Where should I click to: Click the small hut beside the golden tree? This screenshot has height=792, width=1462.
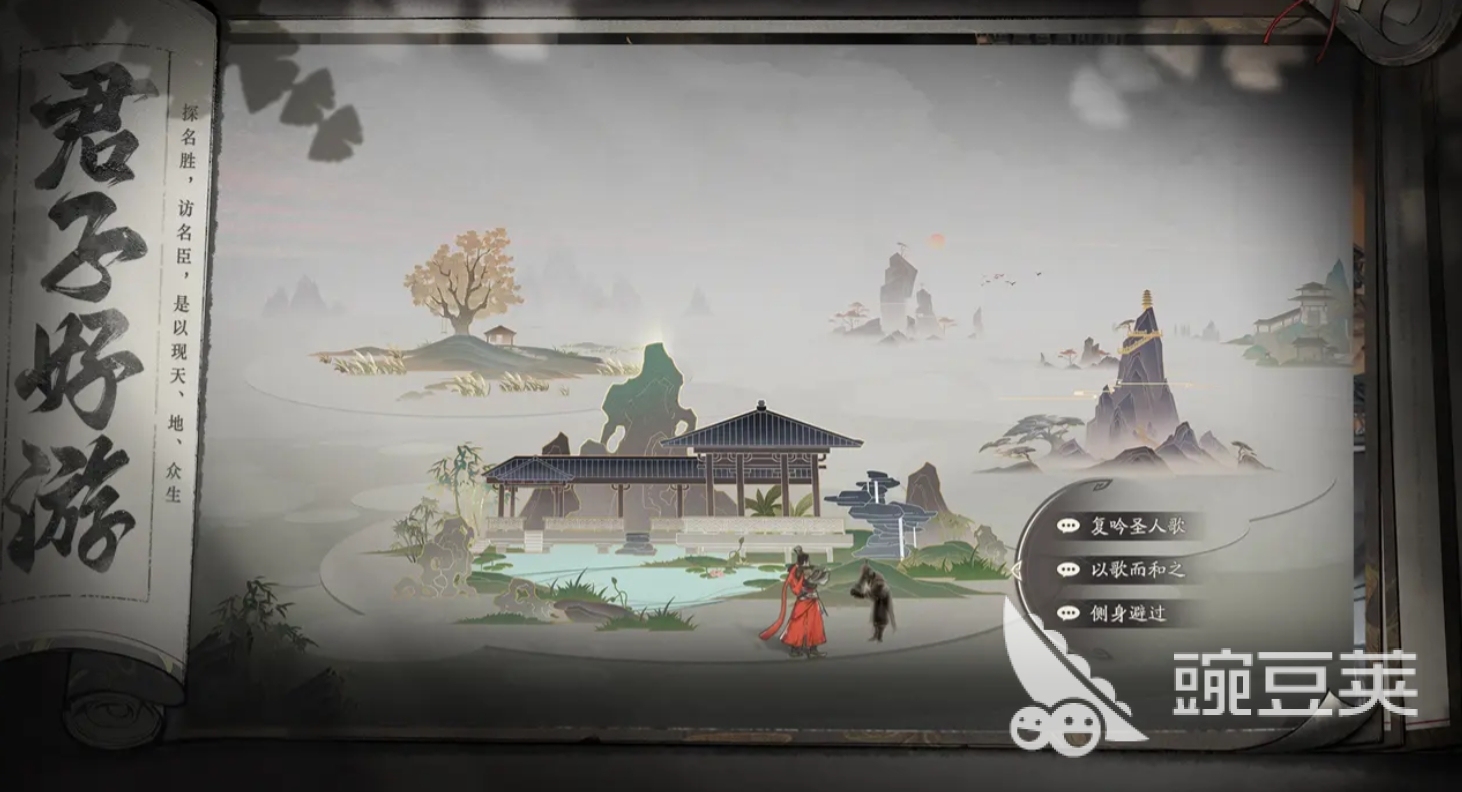(499, 336)
